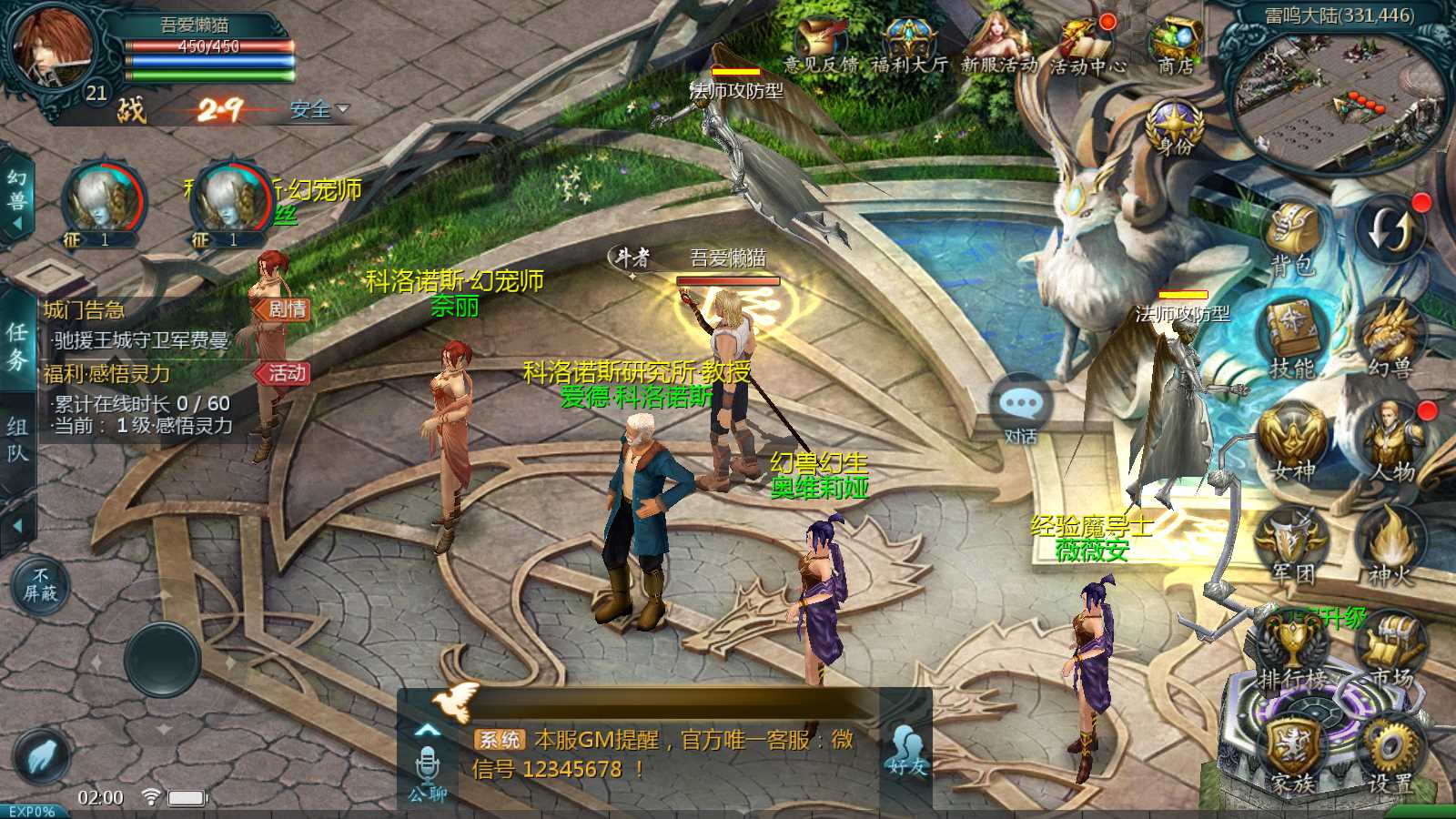Image resolution: width=1456 pixels, height=819 pixels.
Task: Open the 好友 friends button
Action: 906,751
